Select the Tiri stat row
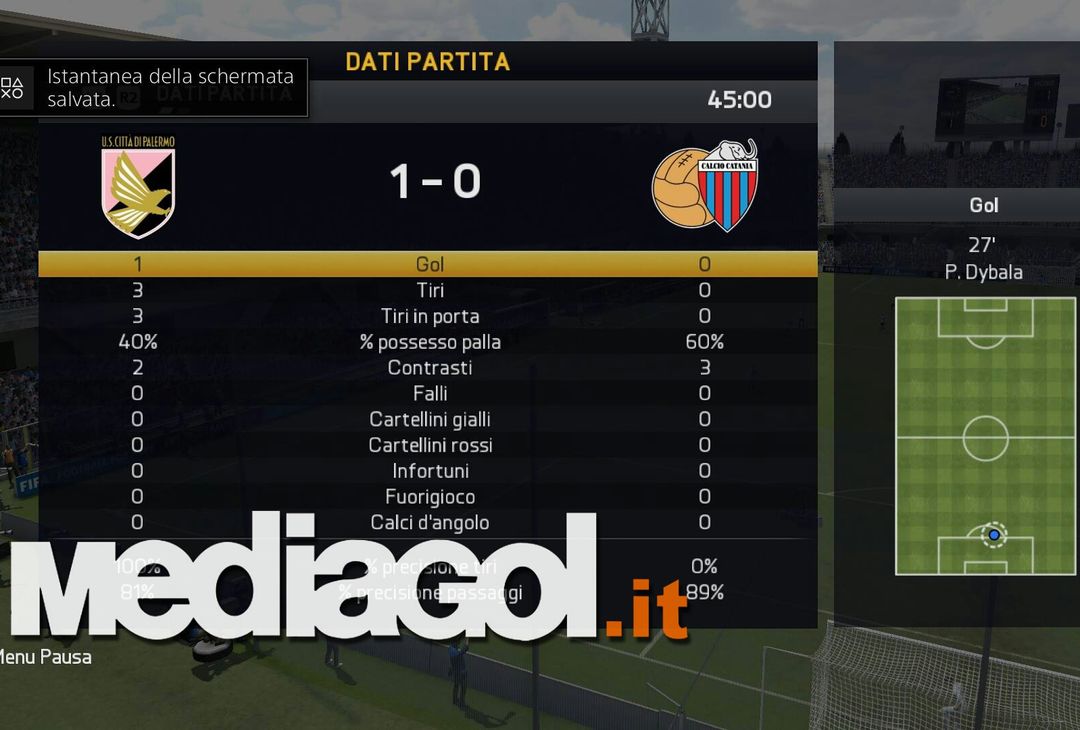The height and width of the screenshot is (730, 1080). click(x=430, y=291)
